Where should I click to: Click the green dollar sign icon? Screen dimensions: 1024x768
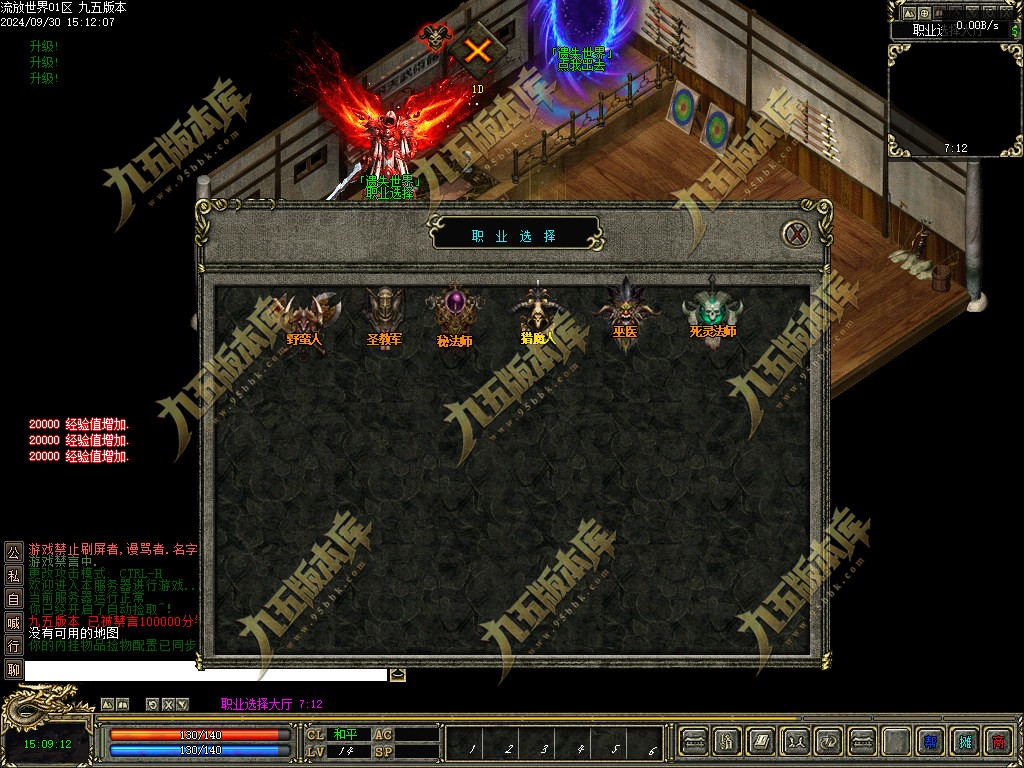(x=1014, y=30)
